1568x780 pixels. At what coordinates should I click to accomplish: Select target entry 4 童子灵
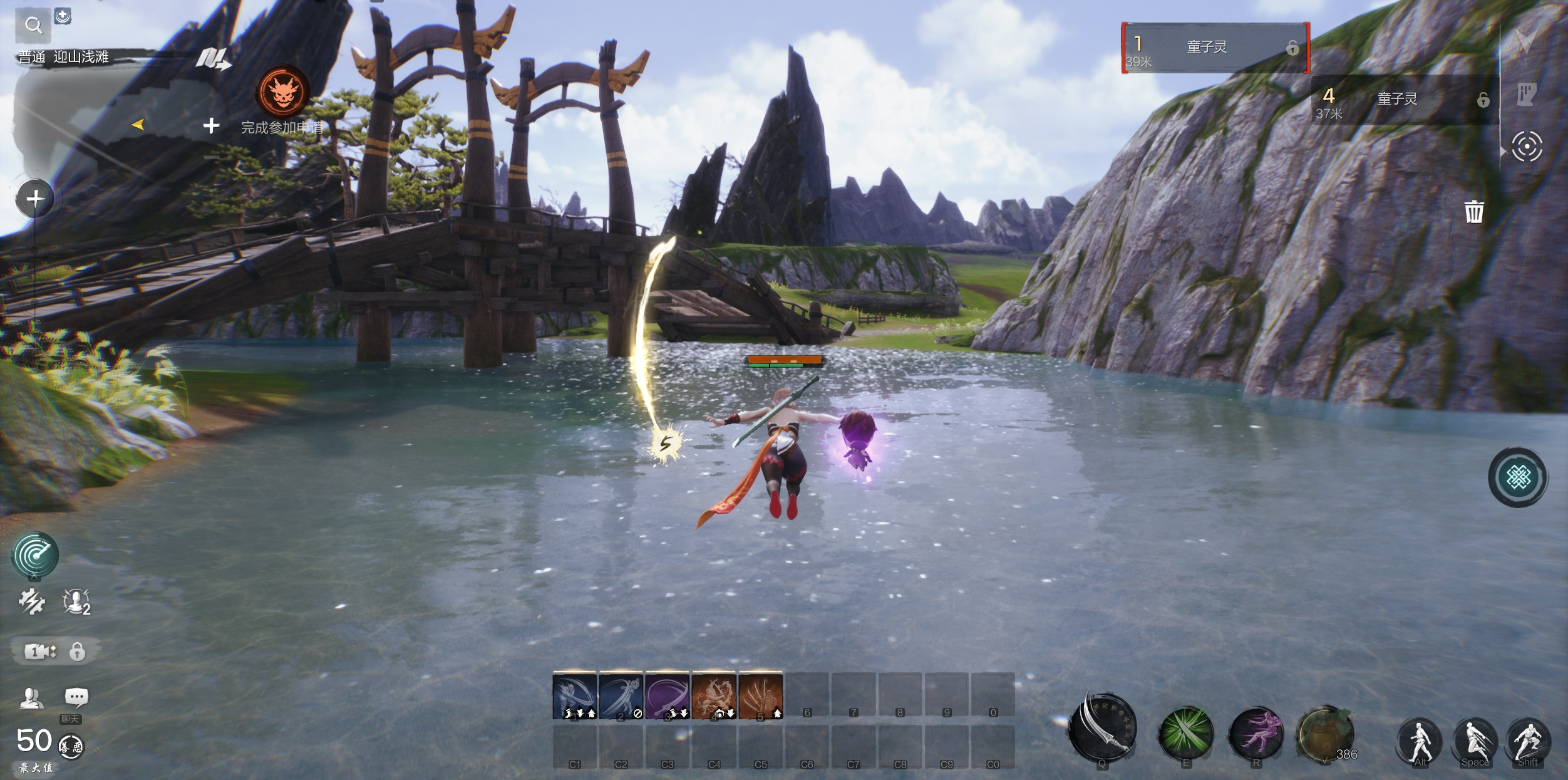(1404, 100)
